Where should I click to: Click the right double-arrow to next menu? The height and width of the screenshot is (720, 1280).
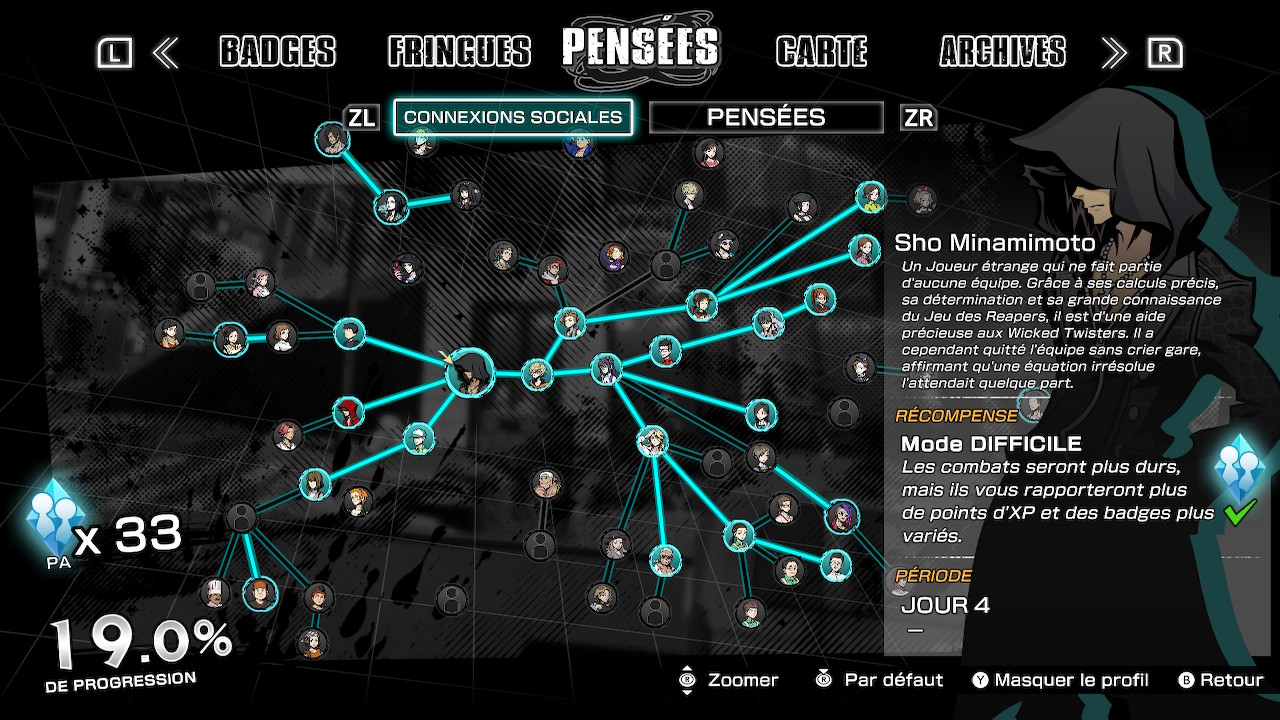click(1113, 53)
